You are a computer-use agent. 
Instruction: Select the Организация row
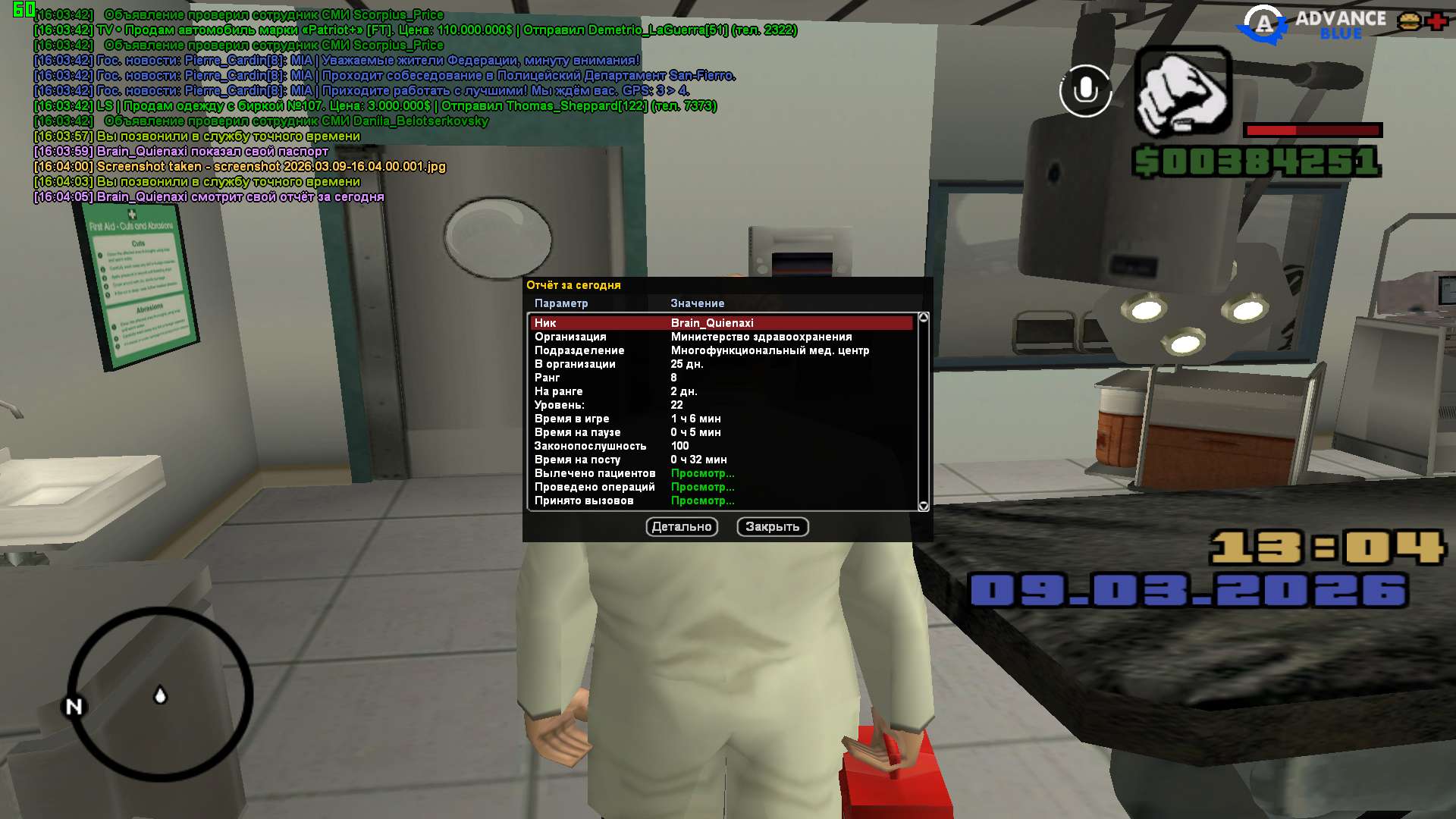pyautogui.click(x=722, y=337)
